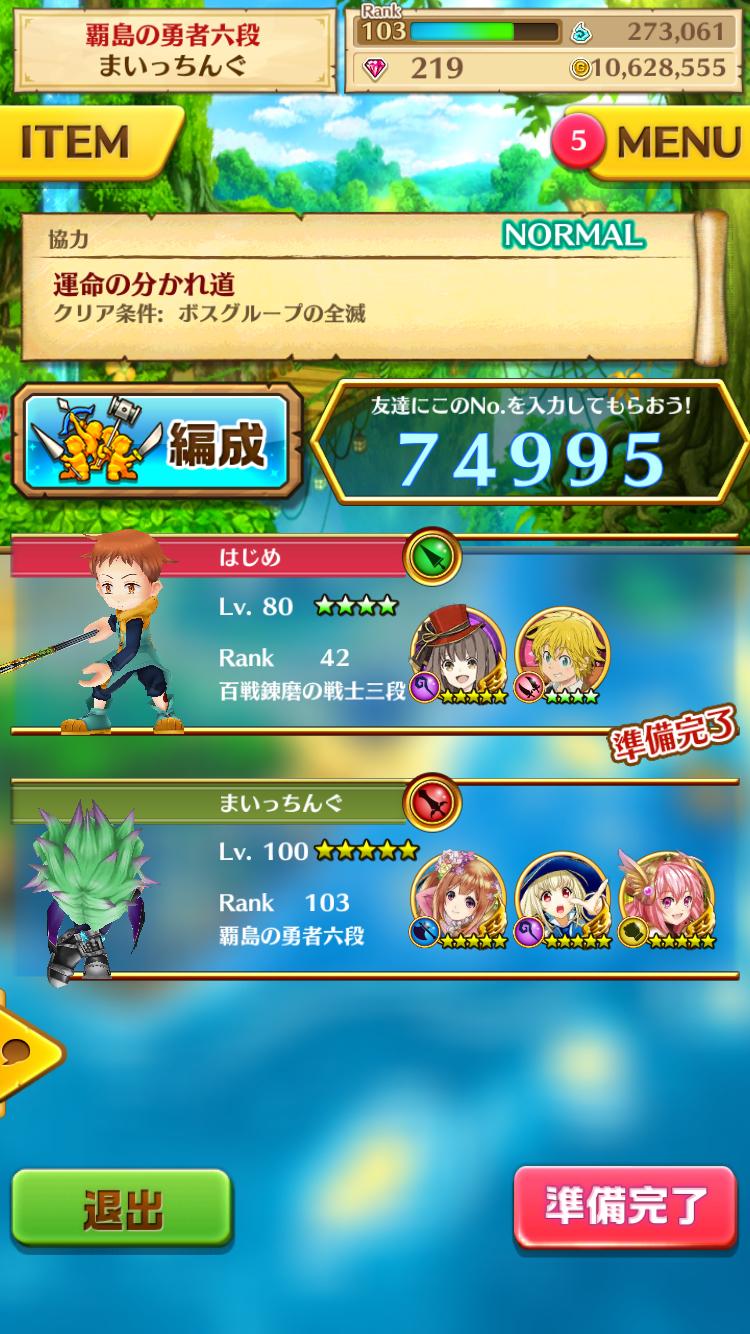Tap the flower-haired girl helper portrait
This screenshot has width=750, height=1334.
click(x=458, y=898)
